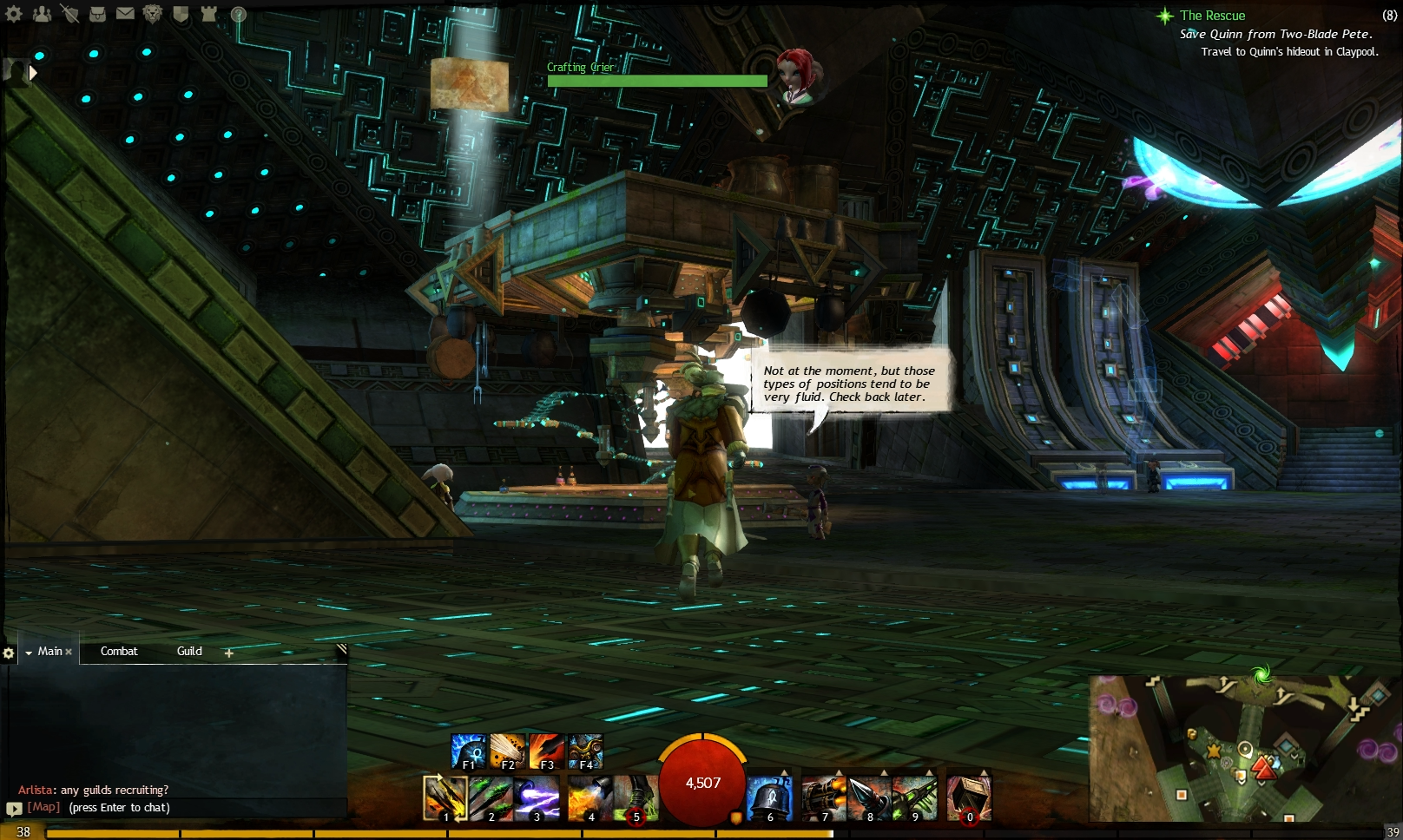Open the game options gear icon
The width and height of the screenshot is (1403, 840).
[x=13, y=14]
